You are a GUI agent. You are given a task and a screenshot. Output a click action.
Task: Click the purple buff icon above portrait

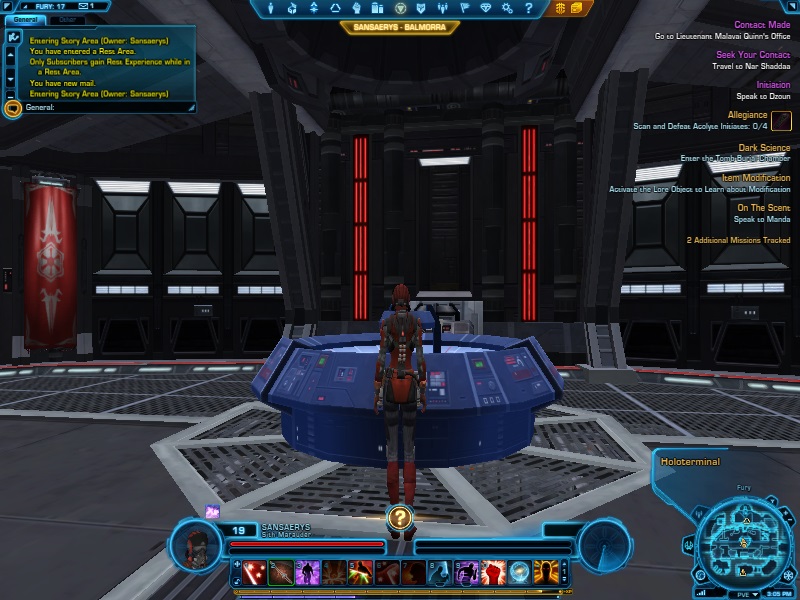[213, 511]
